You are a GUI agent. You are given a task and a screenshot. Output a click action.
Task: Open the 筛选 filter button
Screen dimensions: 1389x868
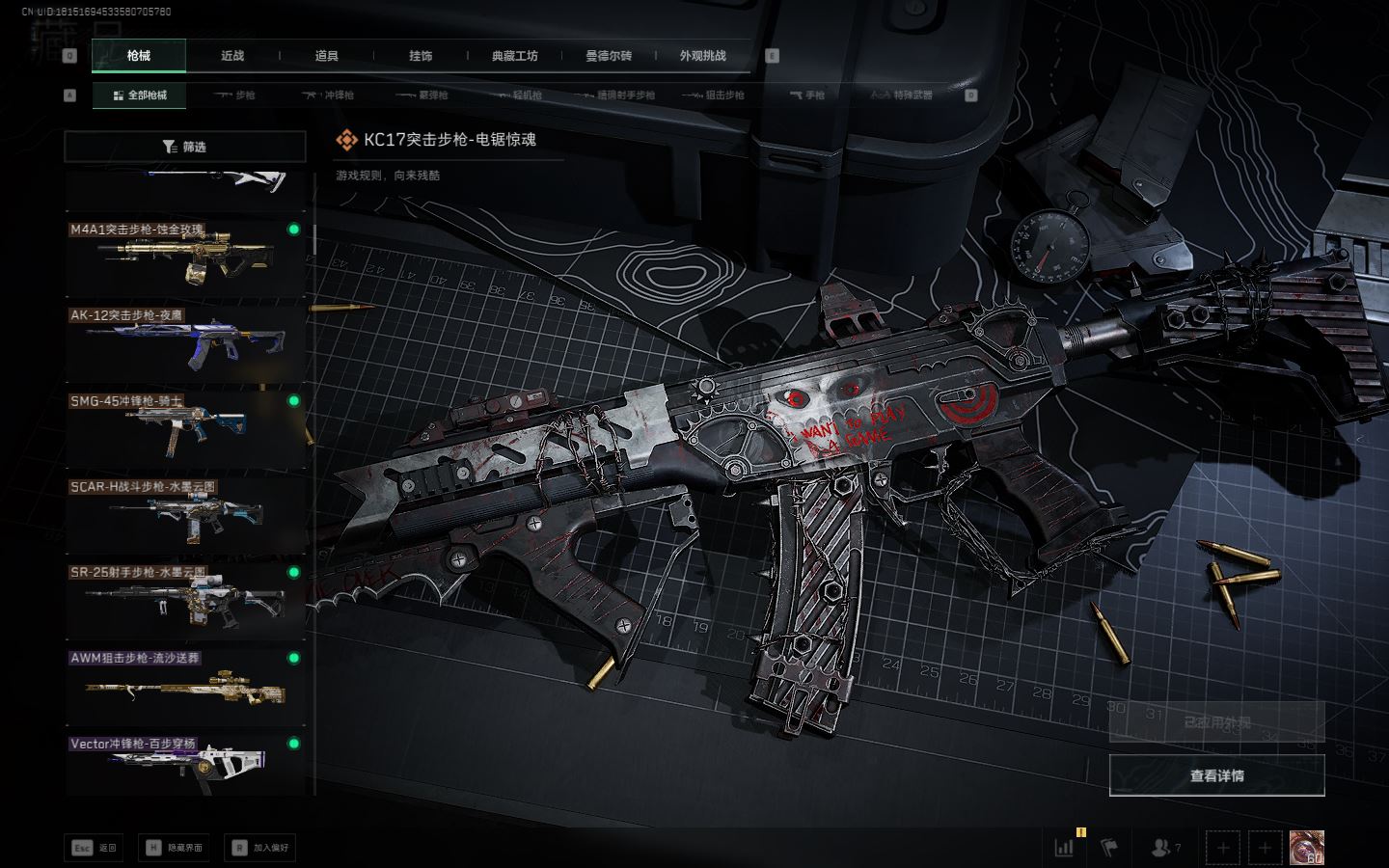(184, 147)
